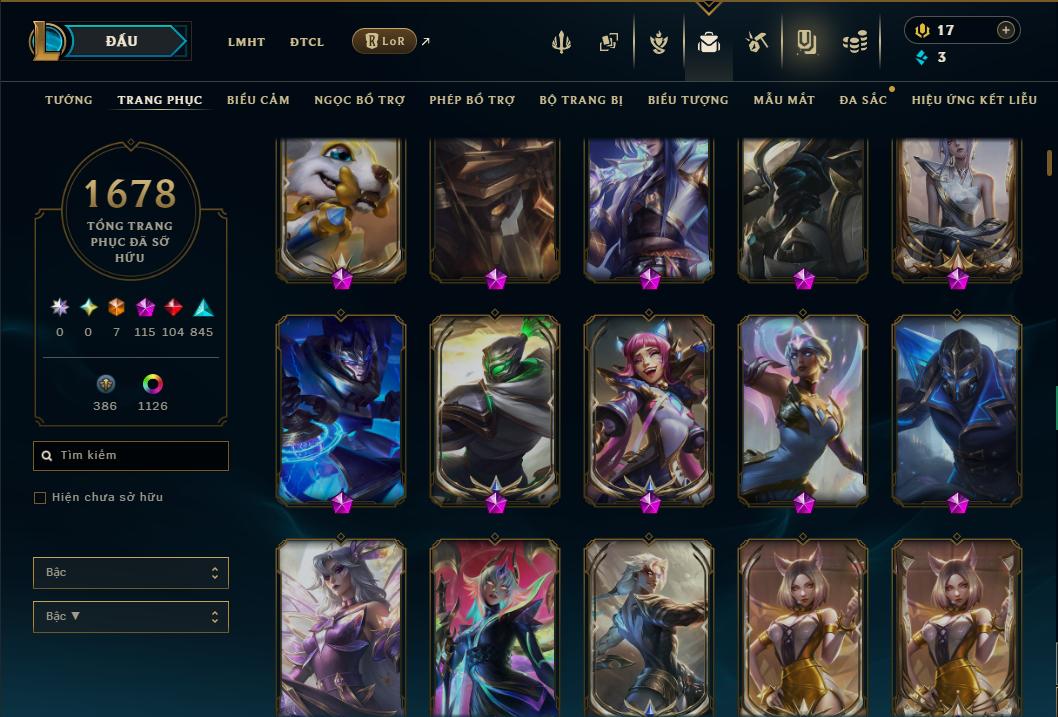Open the ĐA SẮC tab
This screenshot has width=1058, height=717.
pyautogui.click(x=863, y=100)
